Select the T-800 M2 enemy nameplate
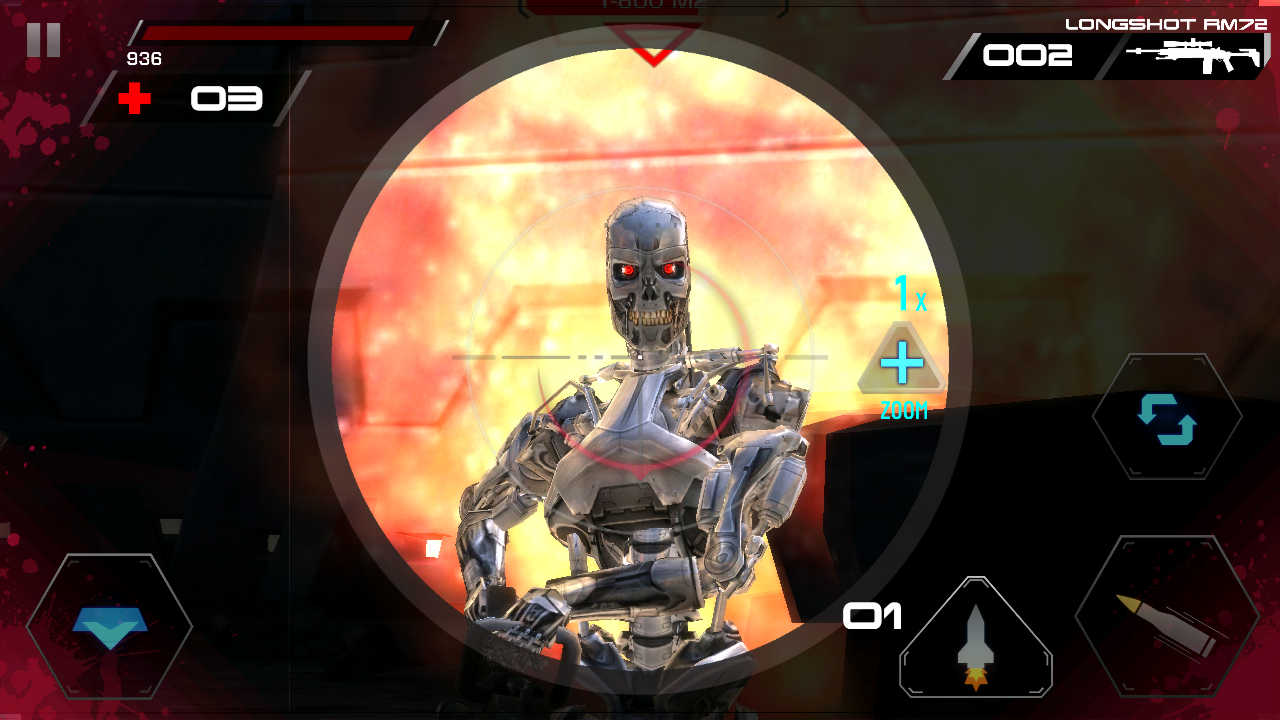 click(x=652, y=8)
